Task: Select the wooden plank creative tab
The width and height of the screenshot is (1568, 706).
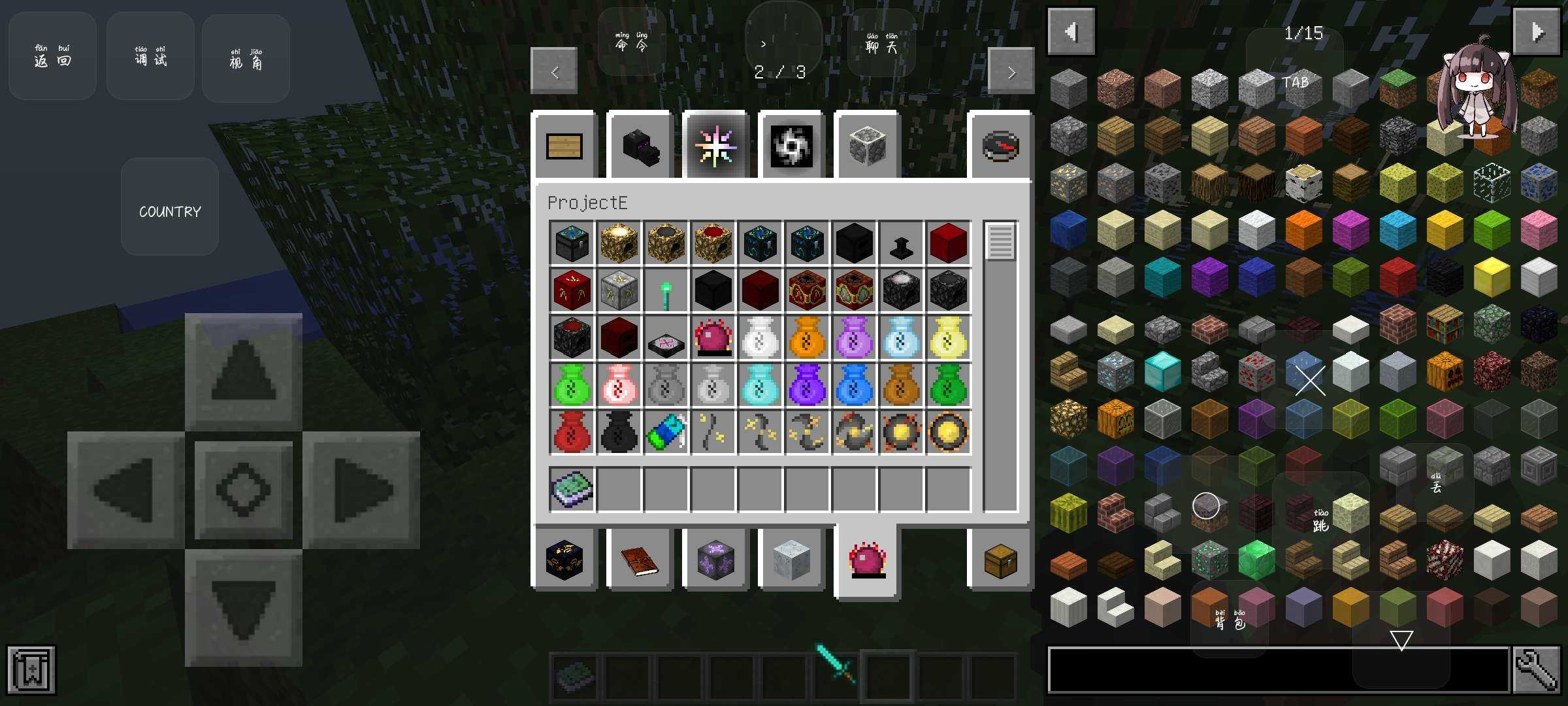Action: coord(564,146)
